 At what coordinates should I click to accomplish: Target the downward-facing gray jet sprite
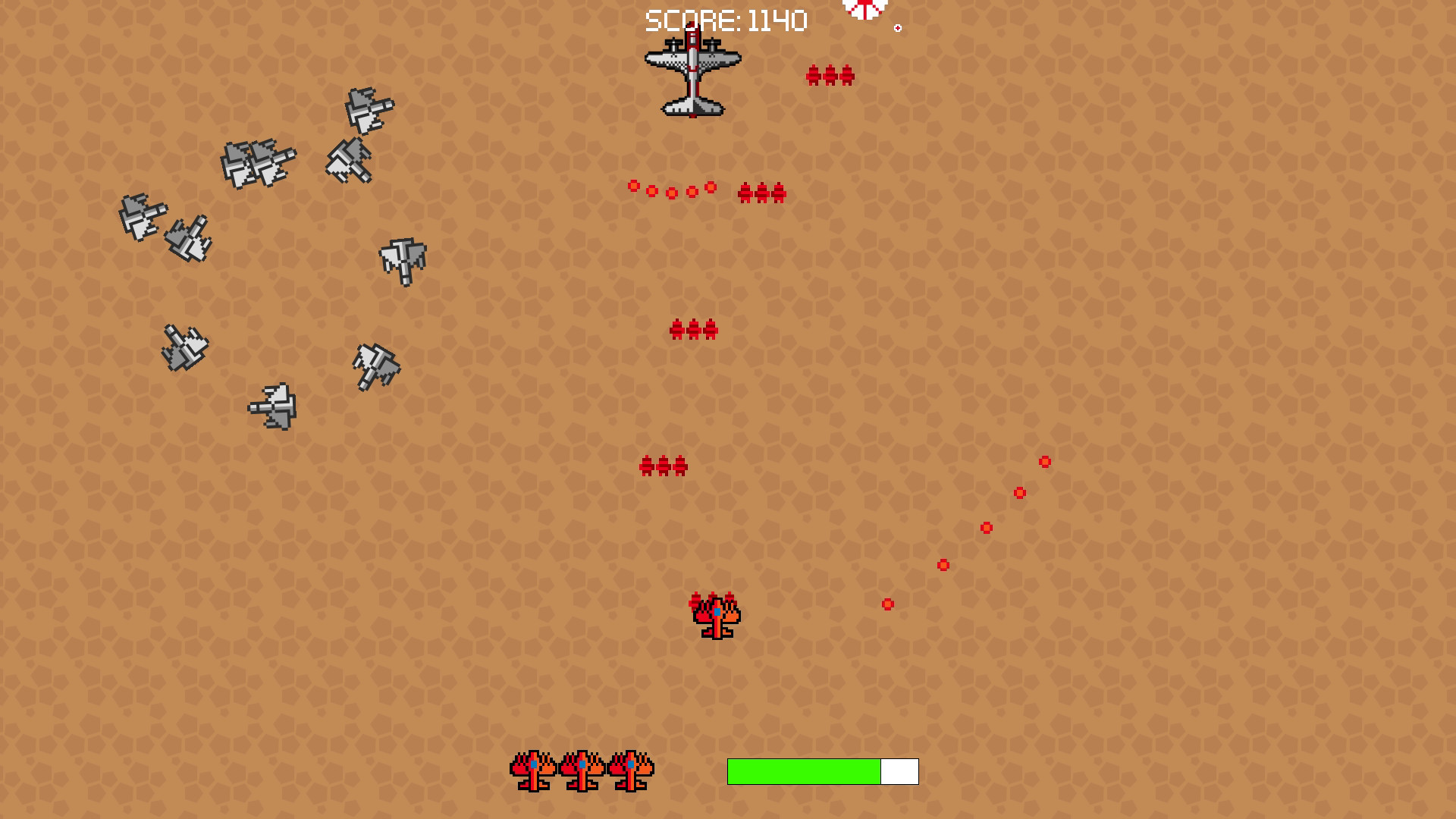(402, 262)
